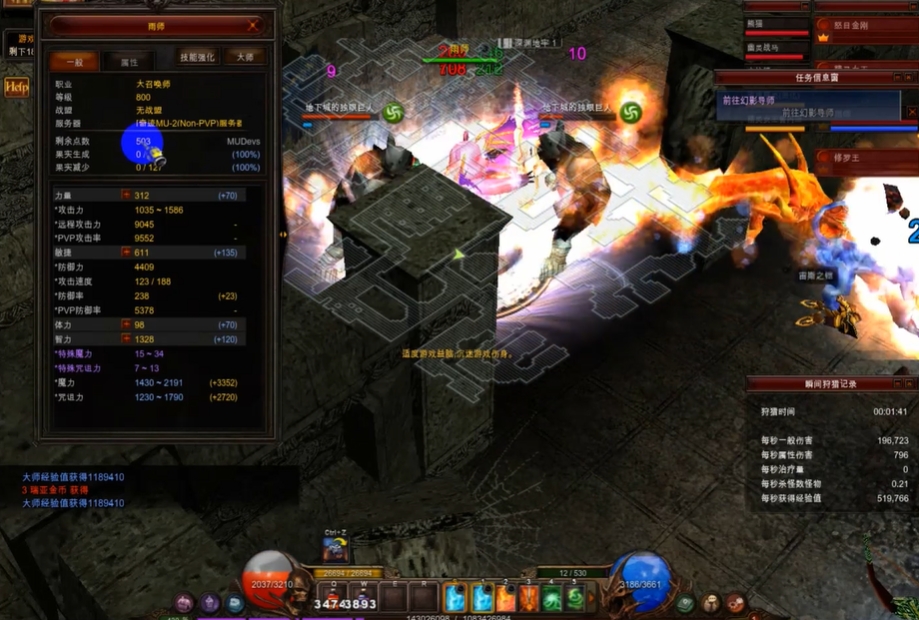Add a point to 敏捷 agility
The height and width of the screenshot is (620, 919).
(x=126, y=254)
